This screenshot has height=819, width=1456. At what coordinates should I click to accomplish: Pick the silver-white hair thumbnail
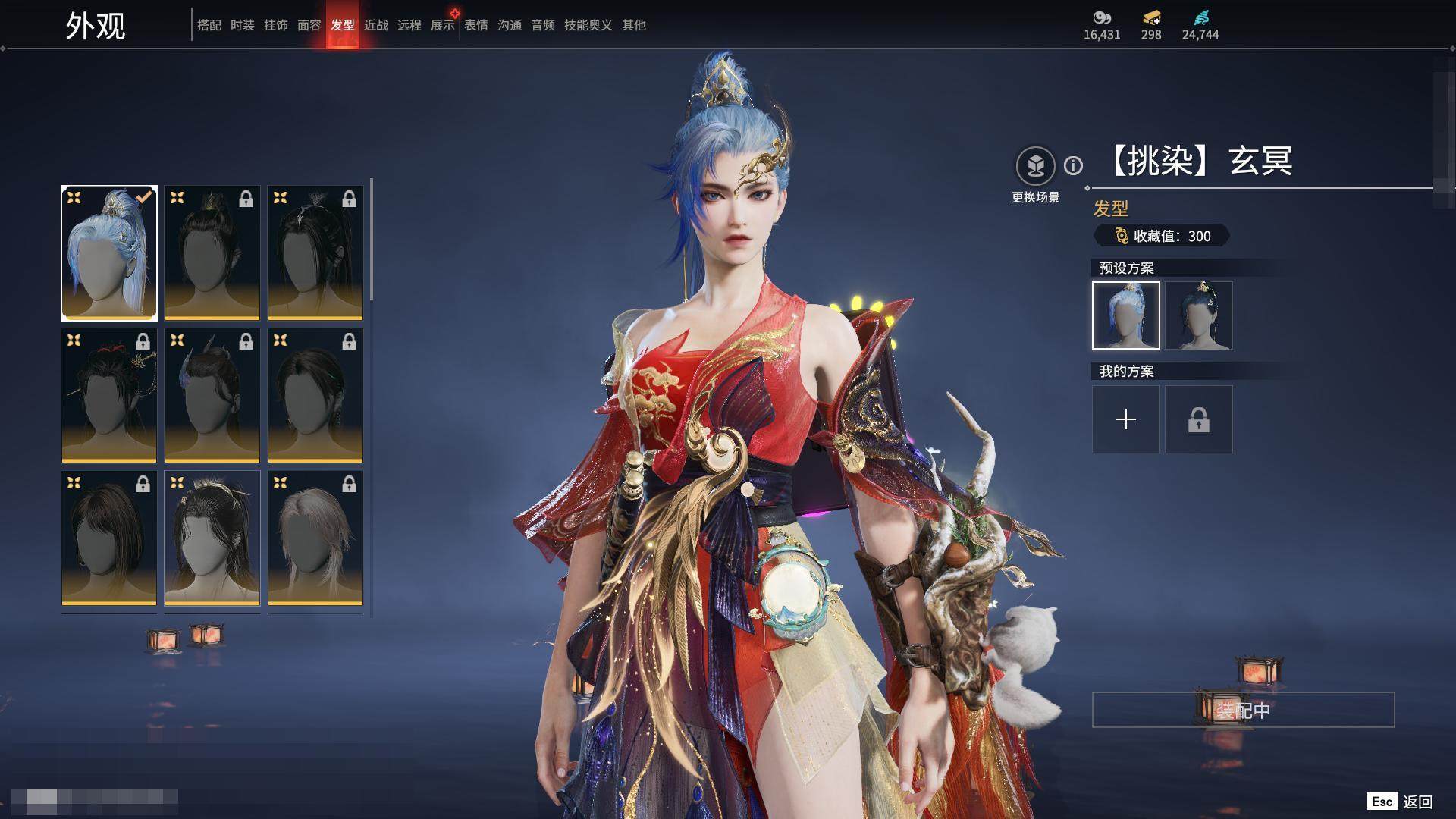coord(315,538)
